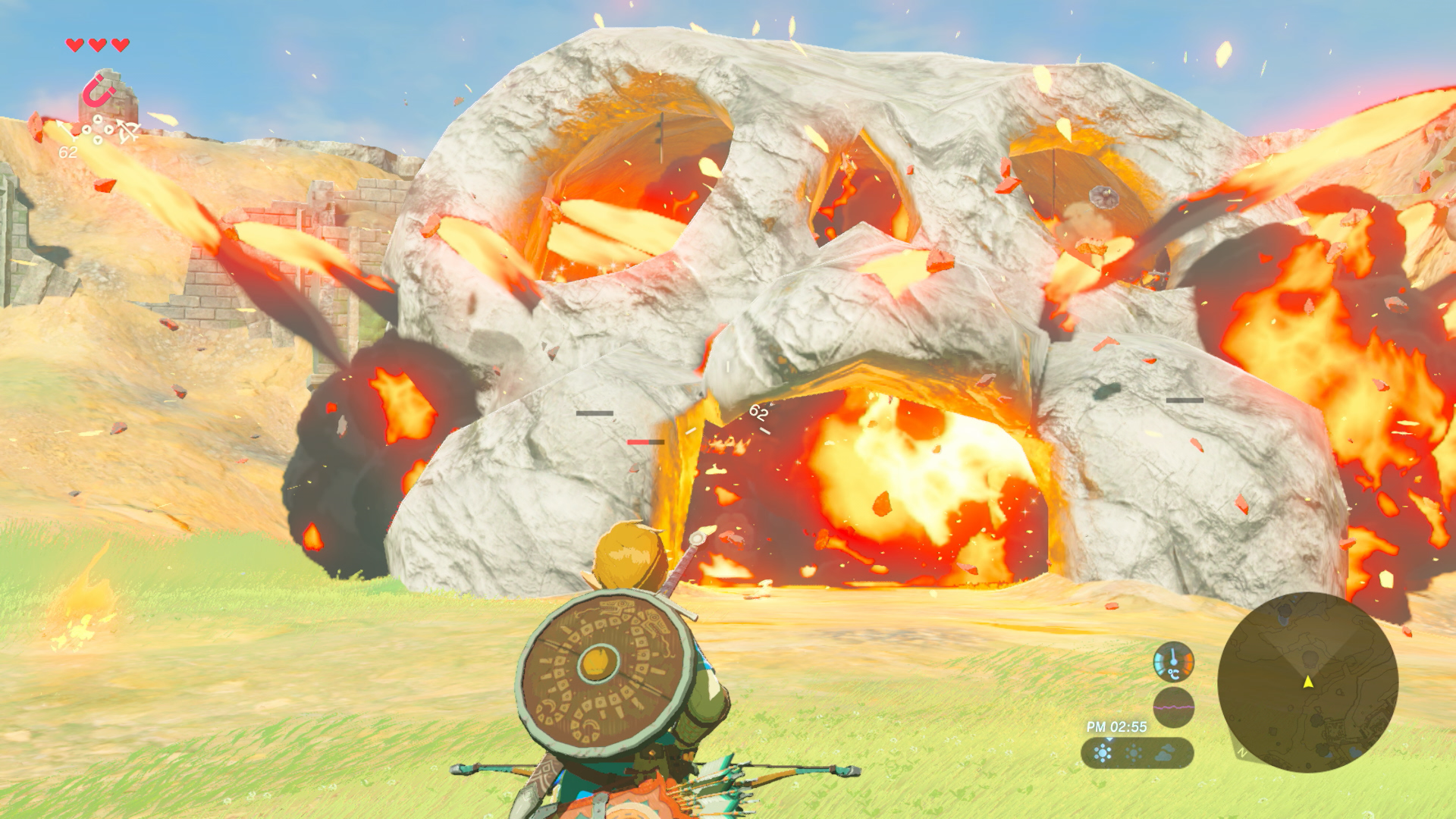Viewport: 1456px width, 819px height.
Task: Click the bow and arrow icon near the rune
Action: point(127,130)
